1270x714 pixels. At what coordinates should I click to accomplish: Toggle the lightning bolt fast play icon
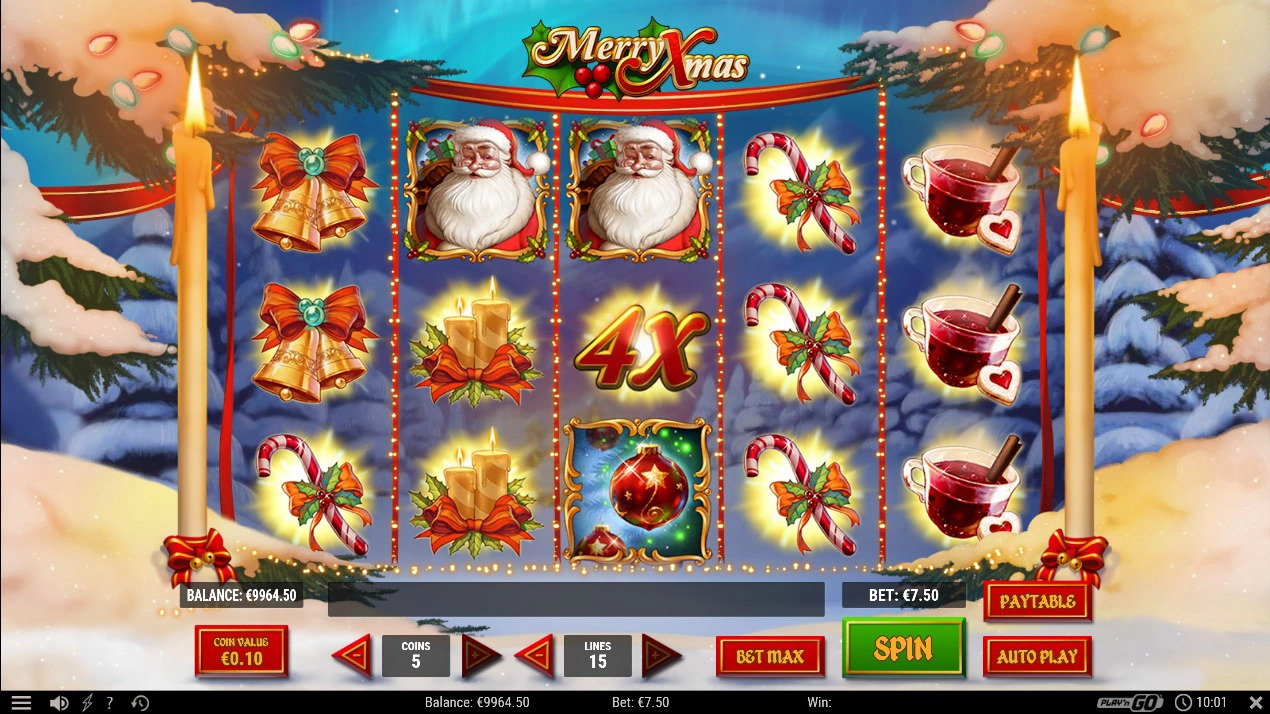coord(87,703)
